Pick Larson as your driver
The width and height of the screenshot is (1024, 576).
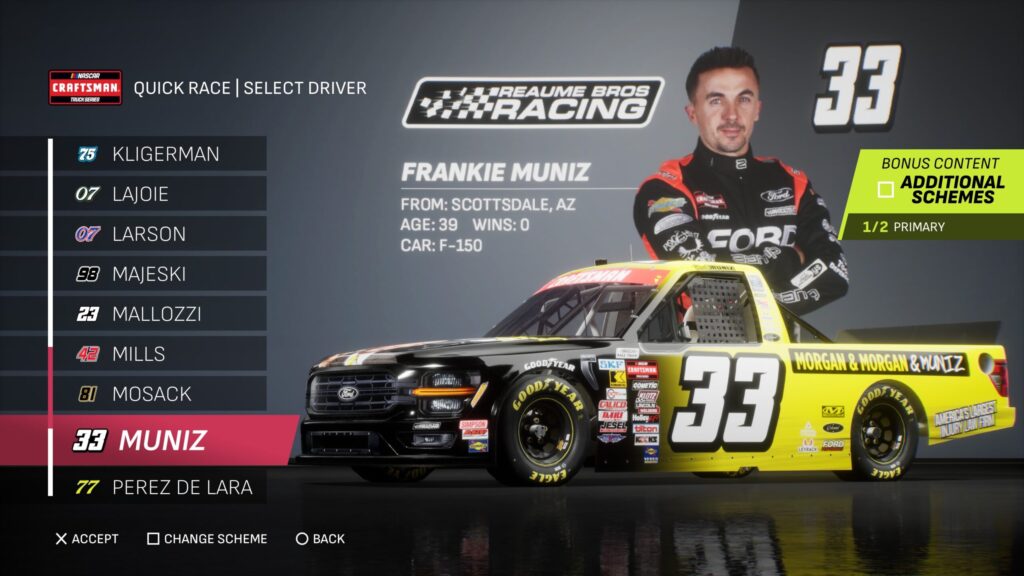tap(160, 234)
